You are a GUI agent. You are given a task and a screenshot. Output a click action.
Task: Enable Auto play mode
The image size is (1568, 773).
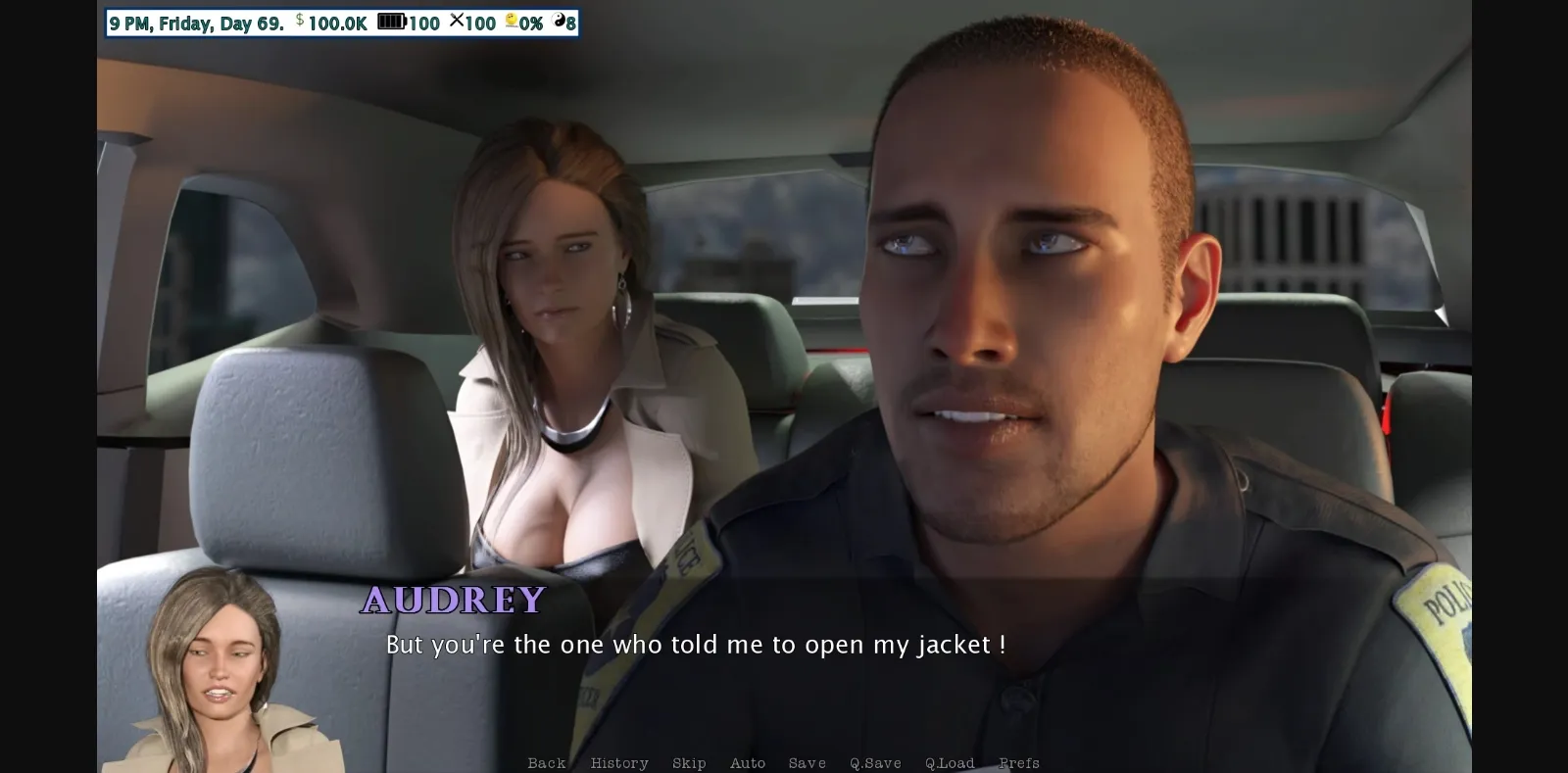[749, 762]
